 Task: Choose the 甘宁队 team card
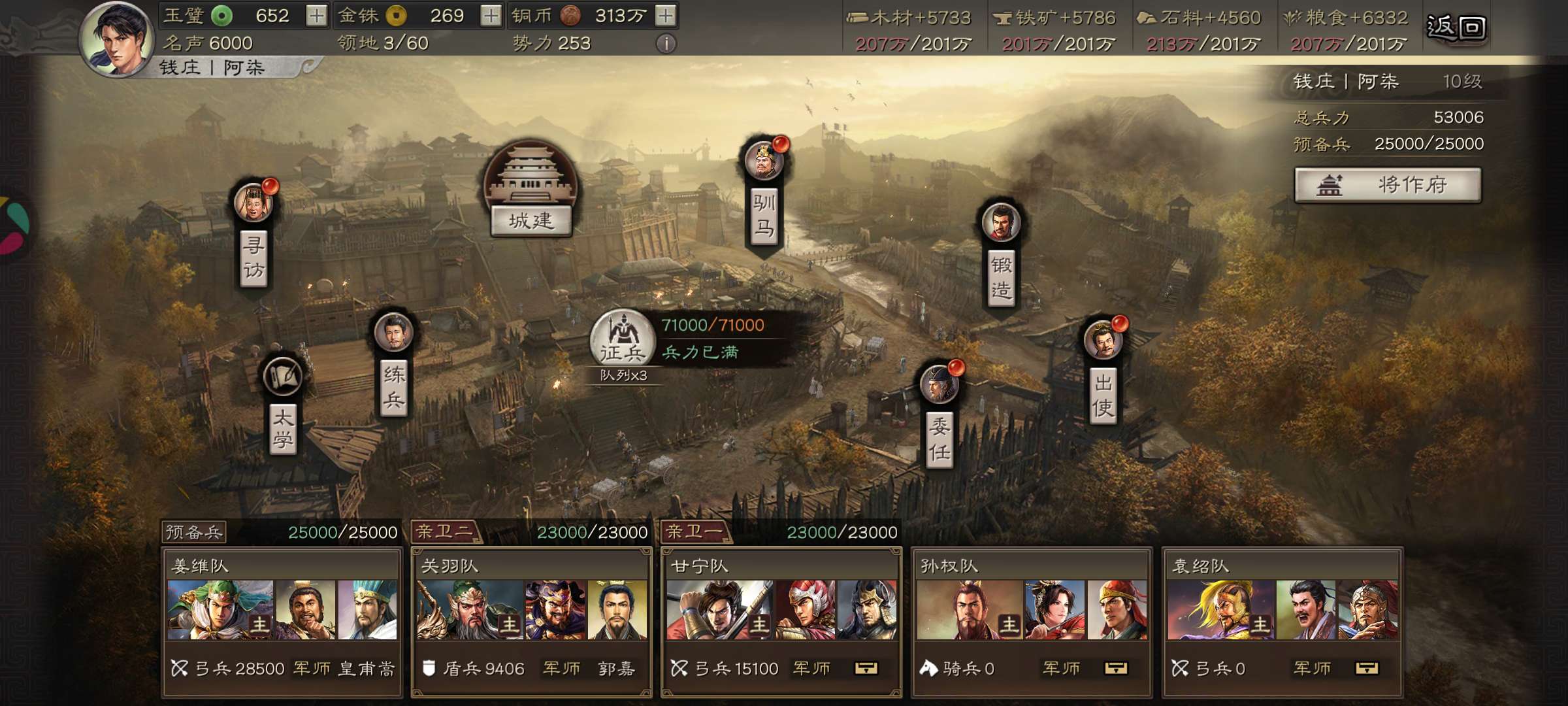781,621
